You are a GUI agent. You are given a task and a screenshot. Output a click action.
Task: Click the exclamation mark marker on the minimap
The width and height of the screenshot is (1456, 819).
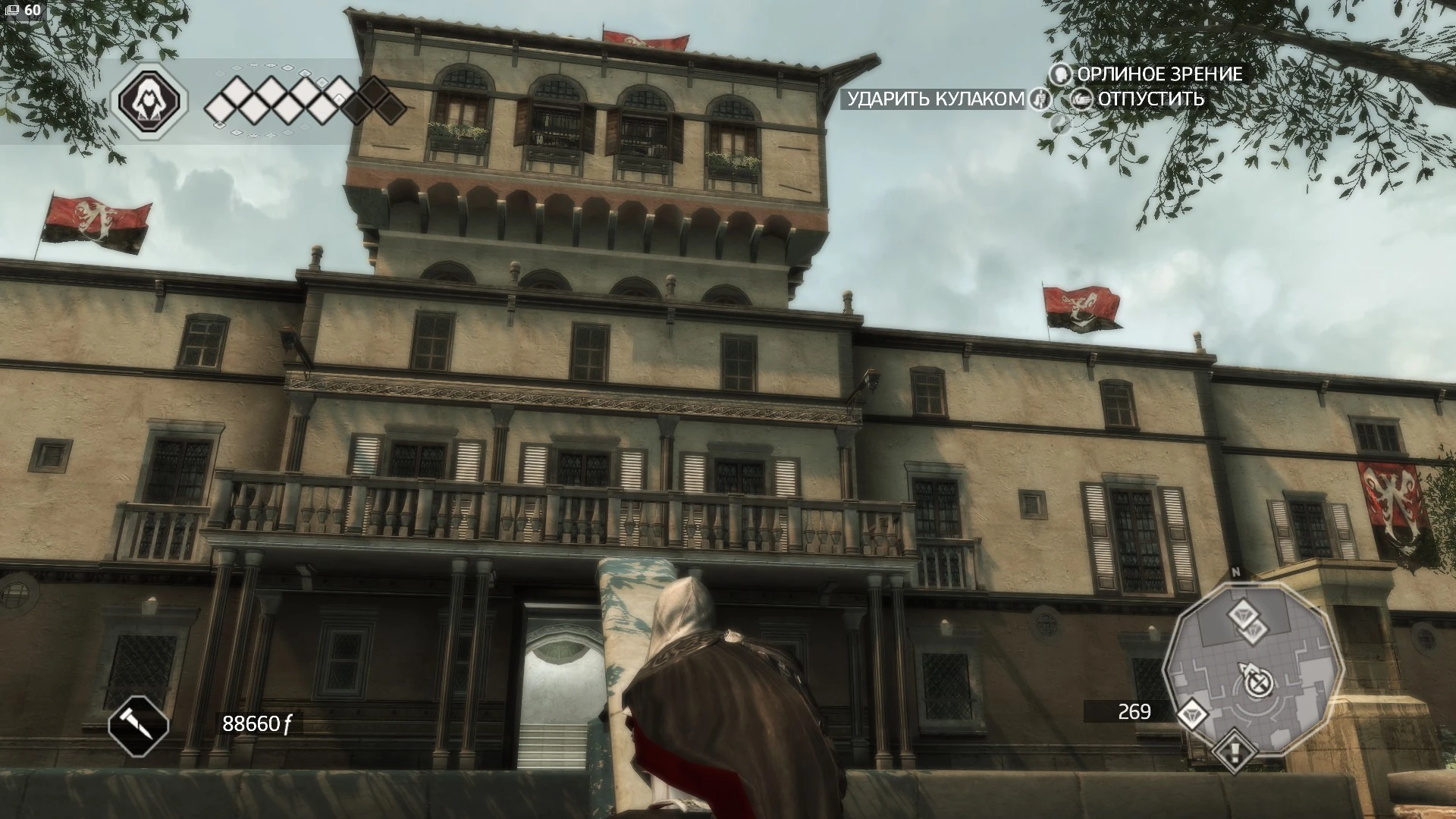[1233, 752]
